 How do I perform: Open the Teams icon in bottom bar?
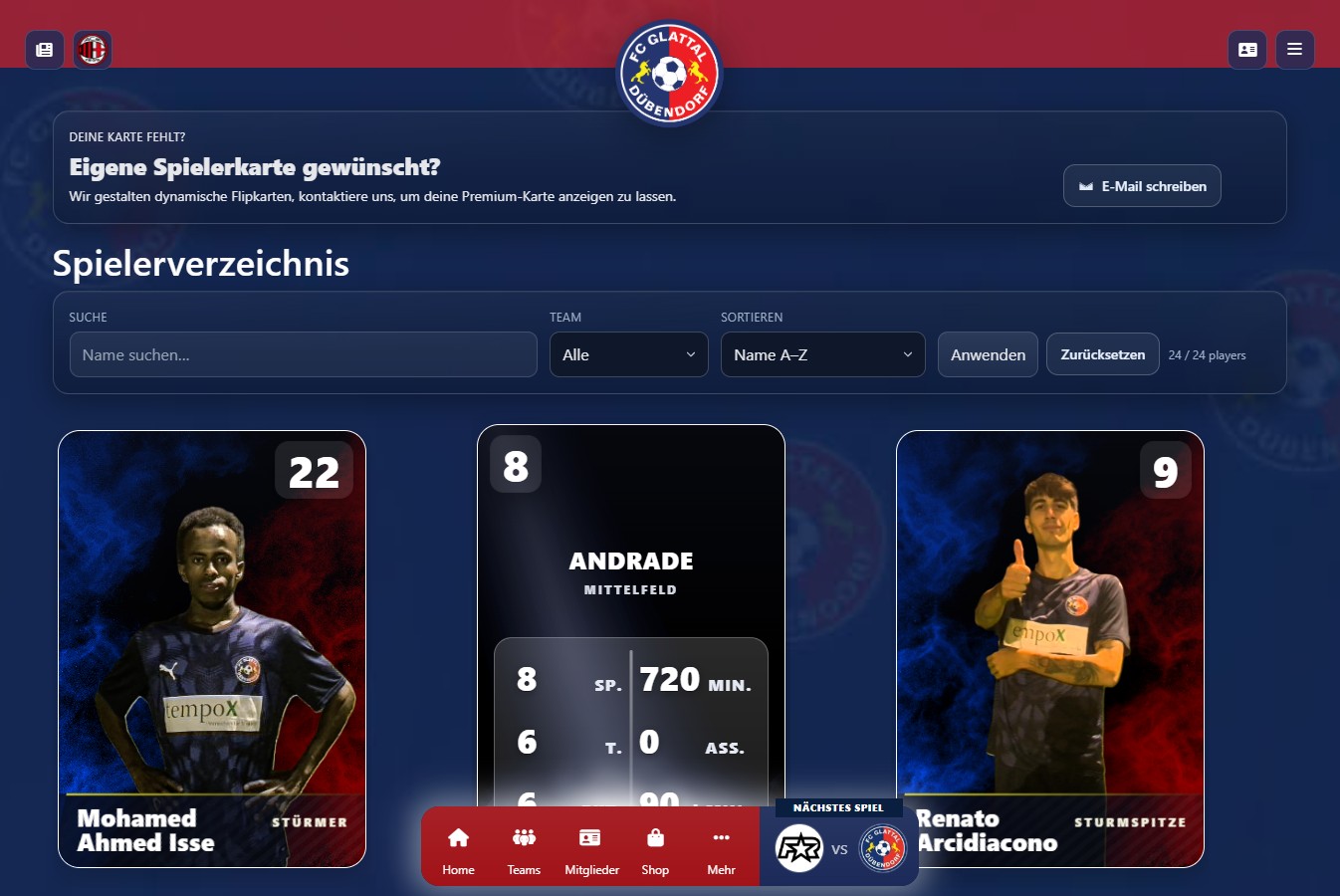point(523,839)
